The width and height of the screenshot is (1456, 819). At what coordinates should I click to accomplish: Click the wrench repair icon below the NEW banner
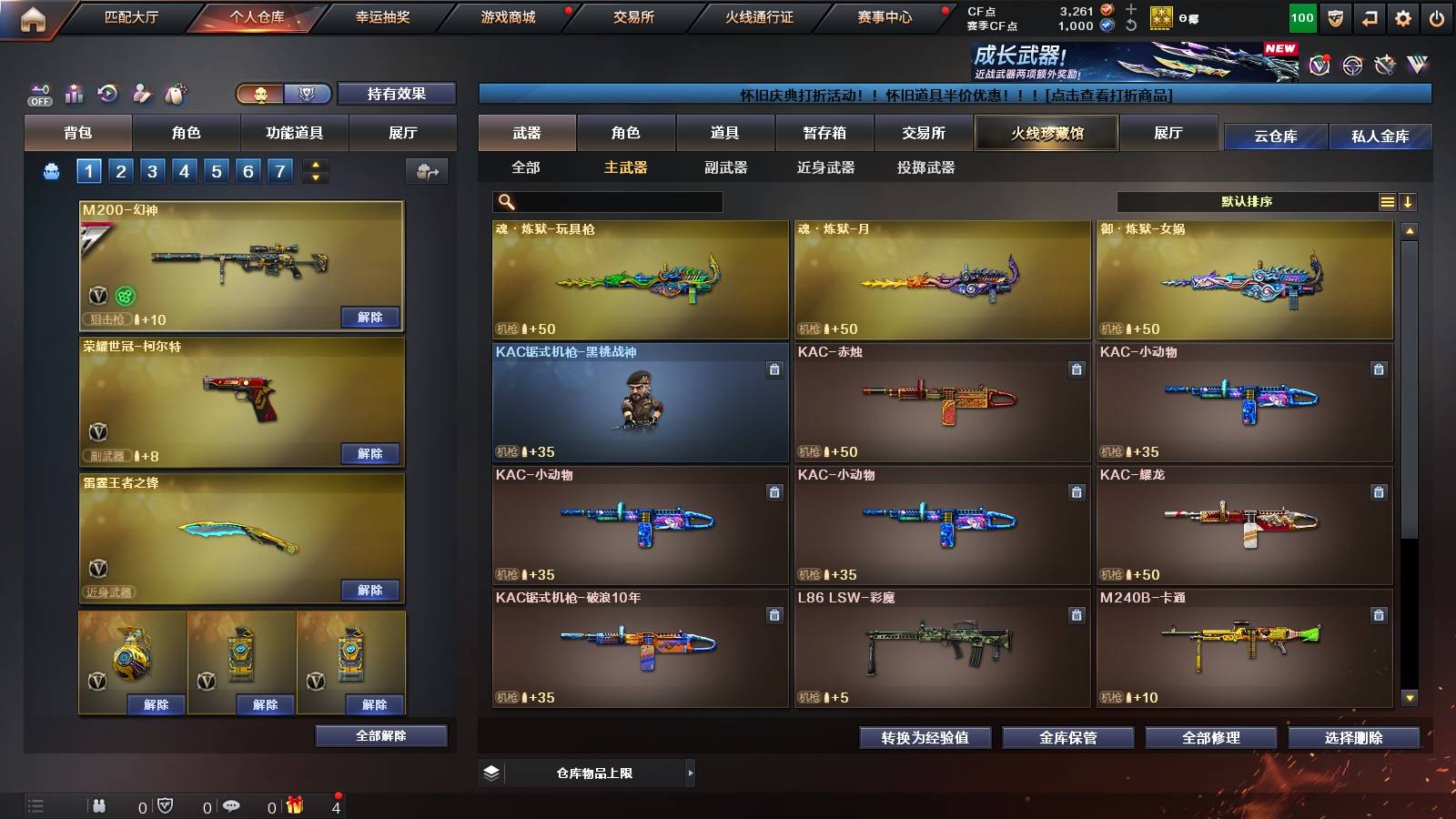click(1385, 64)
